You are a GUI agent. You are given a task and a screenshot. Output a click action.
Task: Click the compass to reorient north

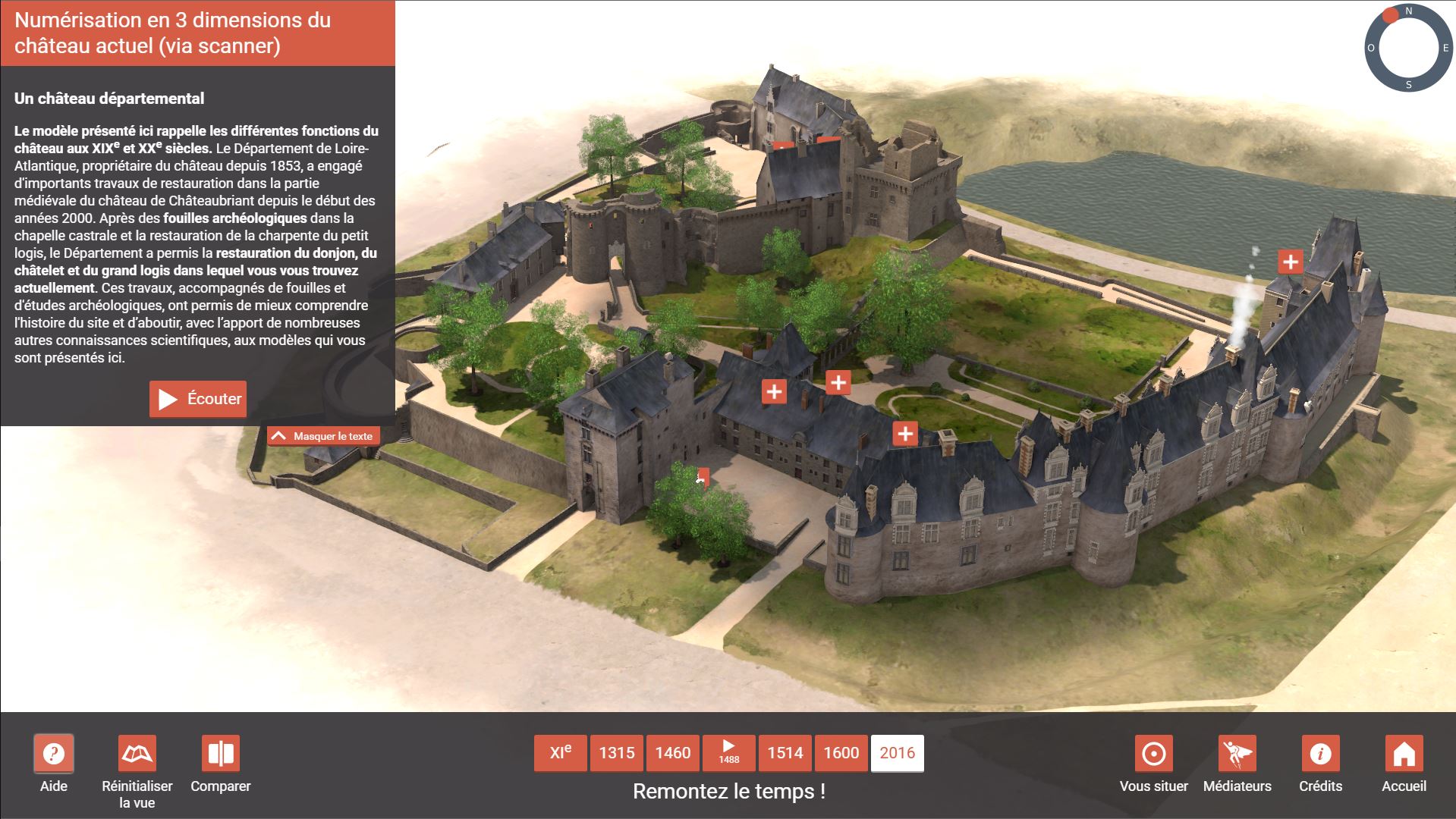point(1408,47)
